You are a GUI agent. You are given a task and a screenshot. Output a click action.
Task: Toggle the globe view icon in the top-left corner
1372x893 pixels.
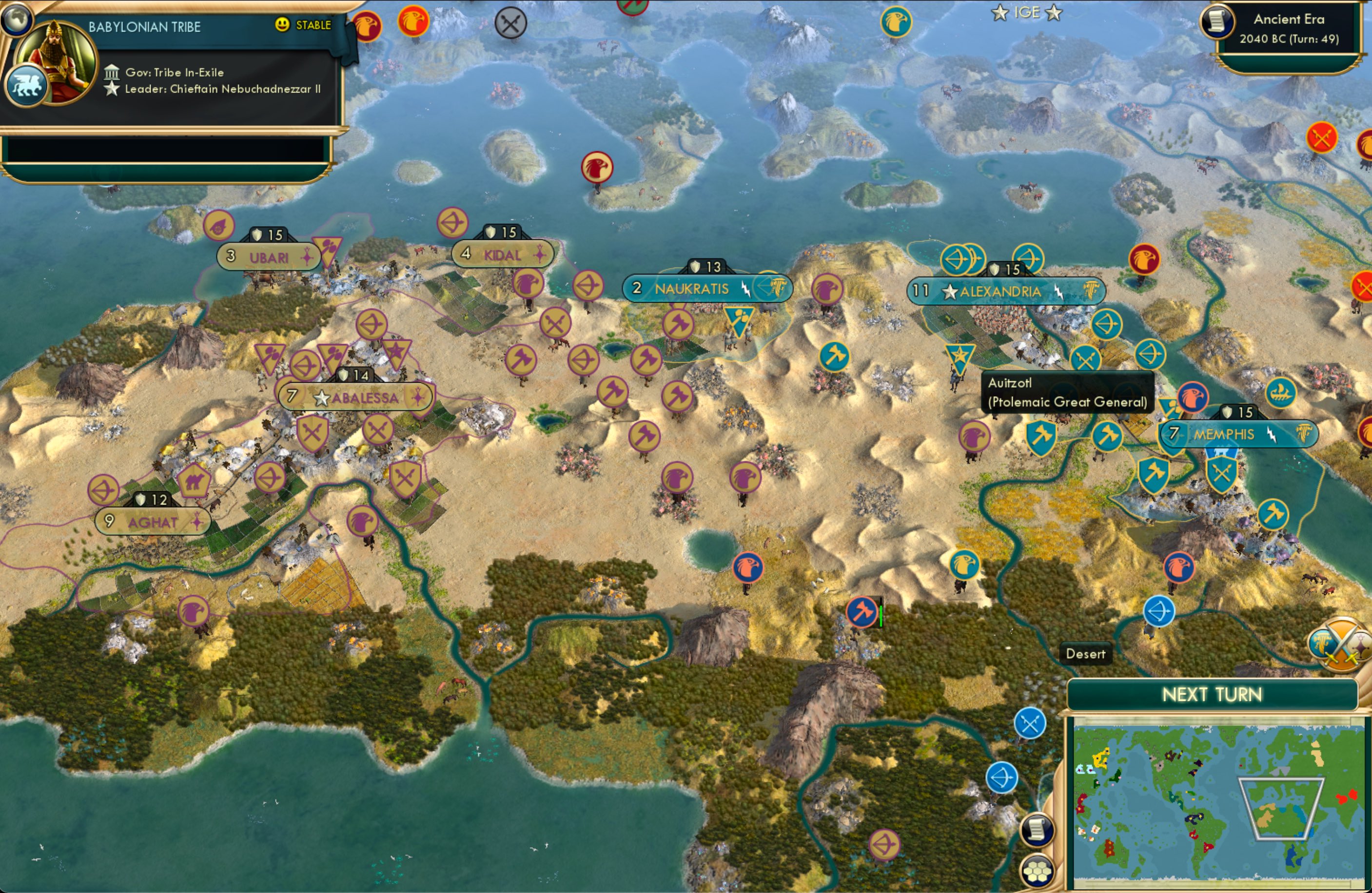click(x=17, y=20)
